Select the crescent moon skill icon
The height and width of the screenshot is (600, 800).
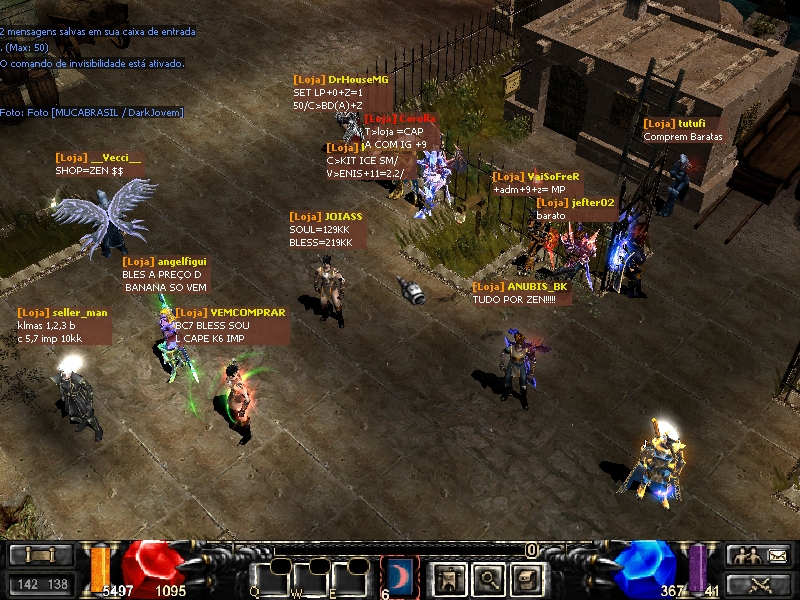[x=400, y=577]
